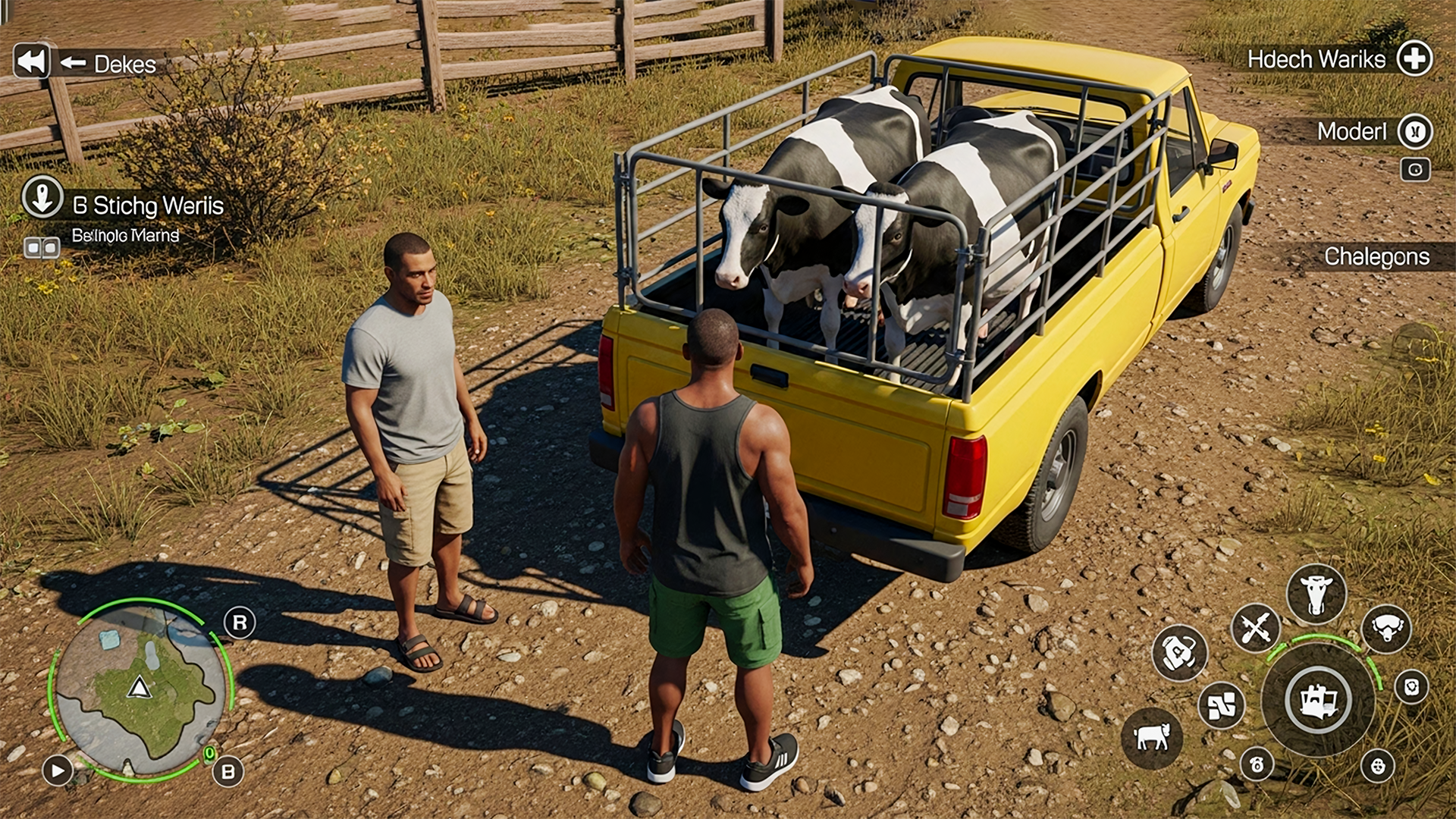Open the crossed tools option in the radial menu
Image resolution: width=1456 pixels, height=819 pixels.
1255,626
